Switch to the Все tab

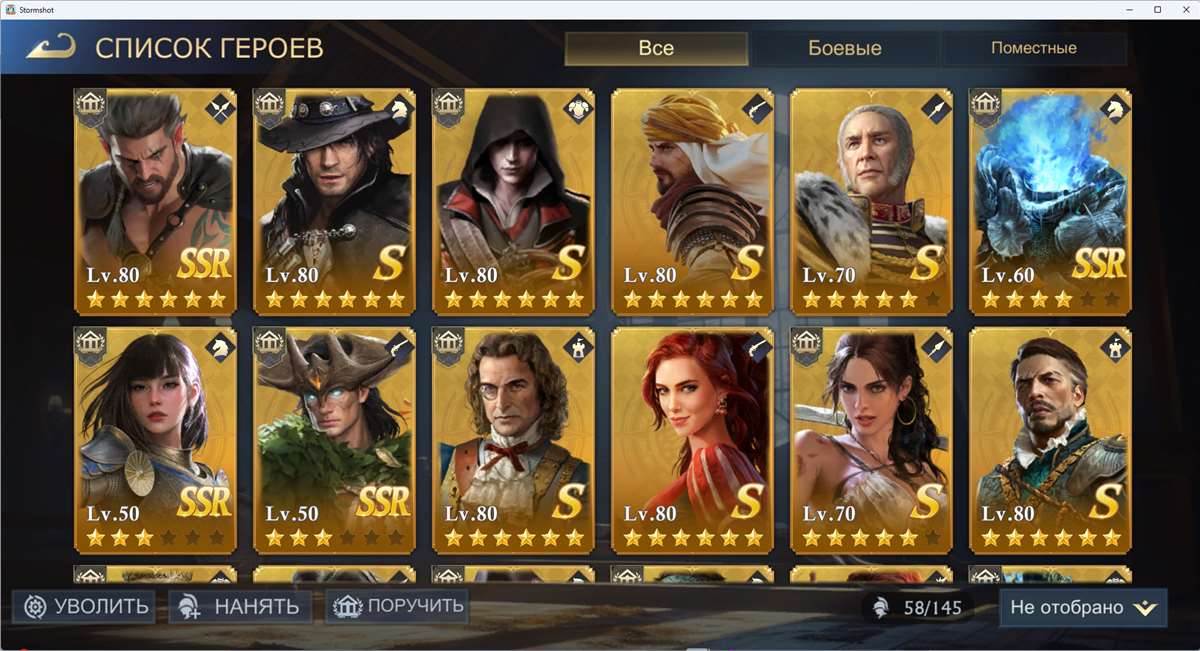(656, 48)
